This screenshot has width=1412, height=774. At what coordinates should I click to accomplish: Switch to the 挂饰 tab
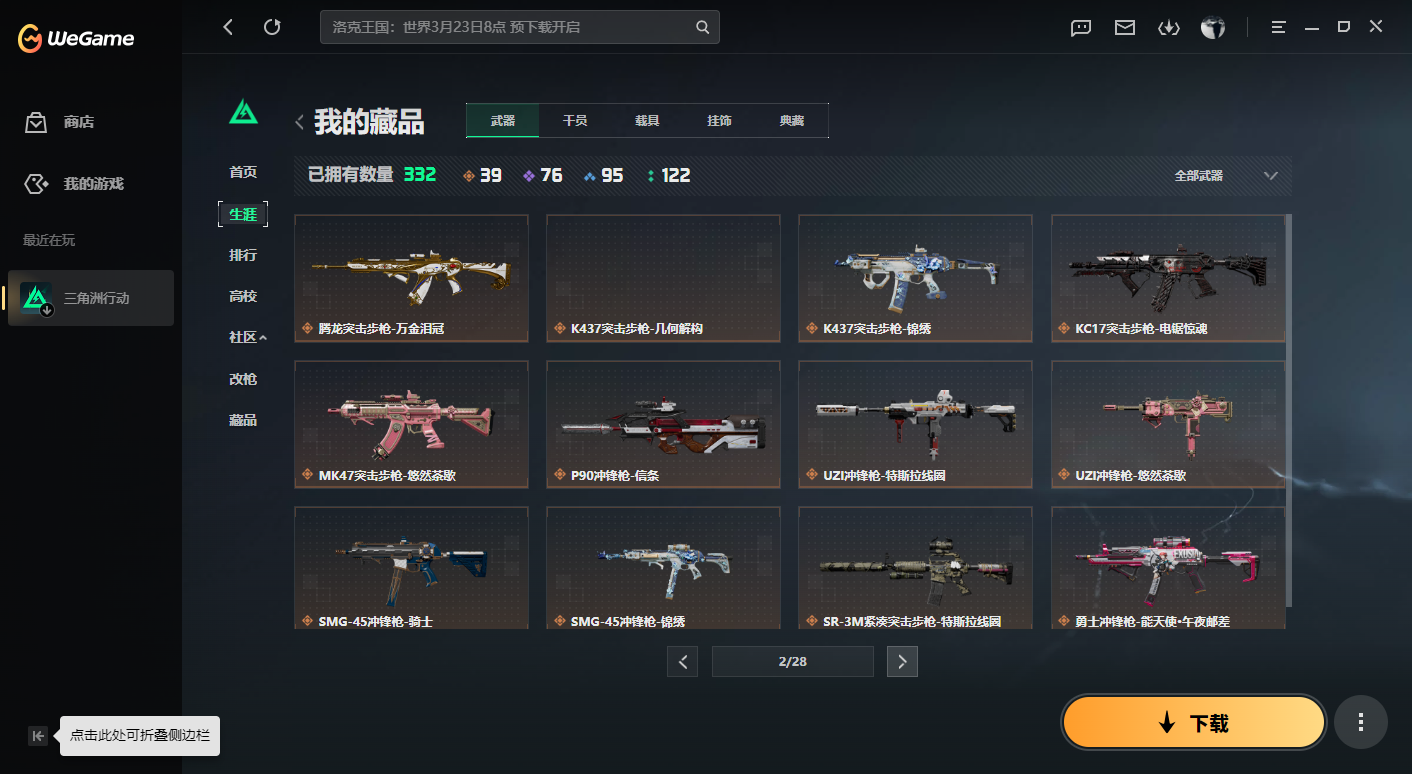[719, 120]
